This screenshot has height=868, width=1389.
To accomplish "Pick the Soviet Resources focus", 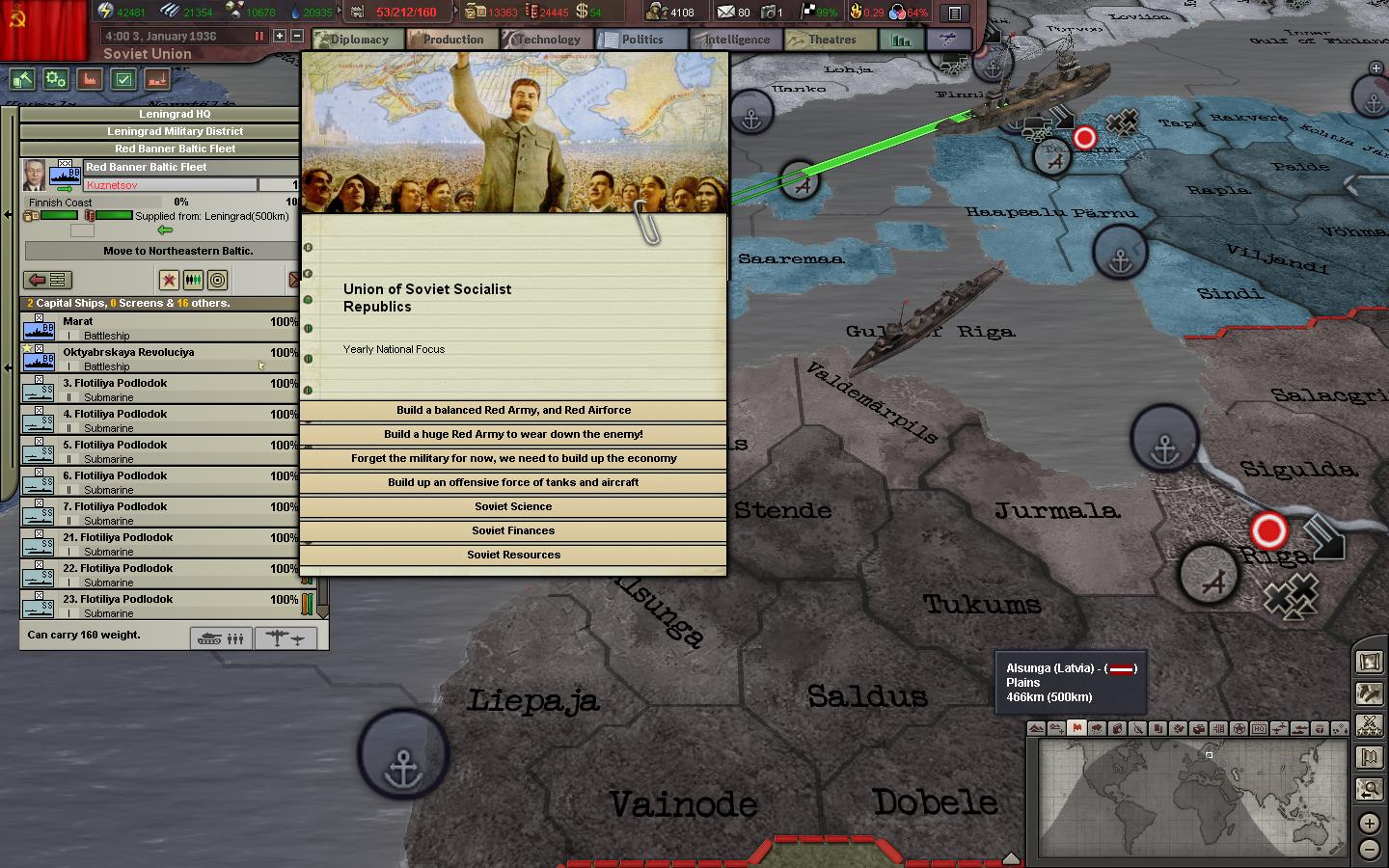I will pyautogui.click(x=513, y=556).
